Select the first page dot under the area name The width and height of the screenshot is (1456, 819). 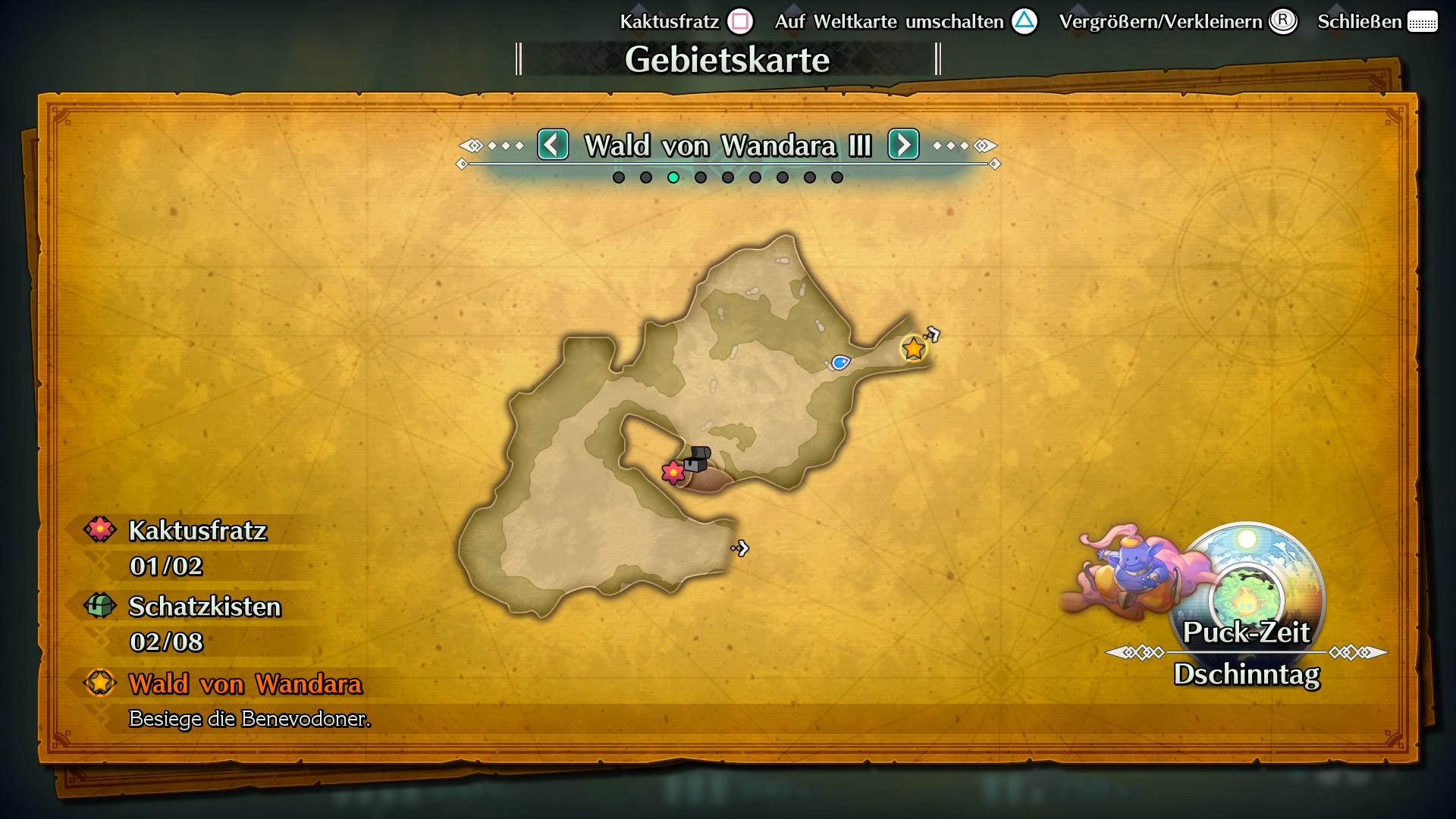pos(618,177)
